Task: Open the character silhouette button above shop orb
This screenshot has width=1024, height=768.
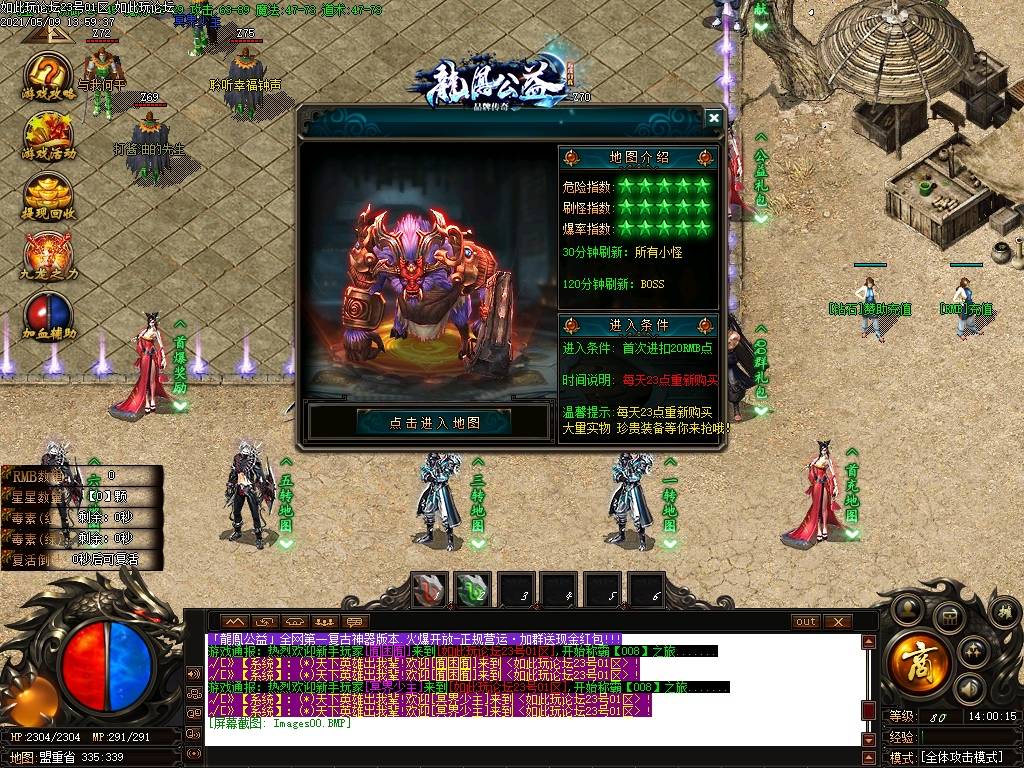Action: click(908, 608)
